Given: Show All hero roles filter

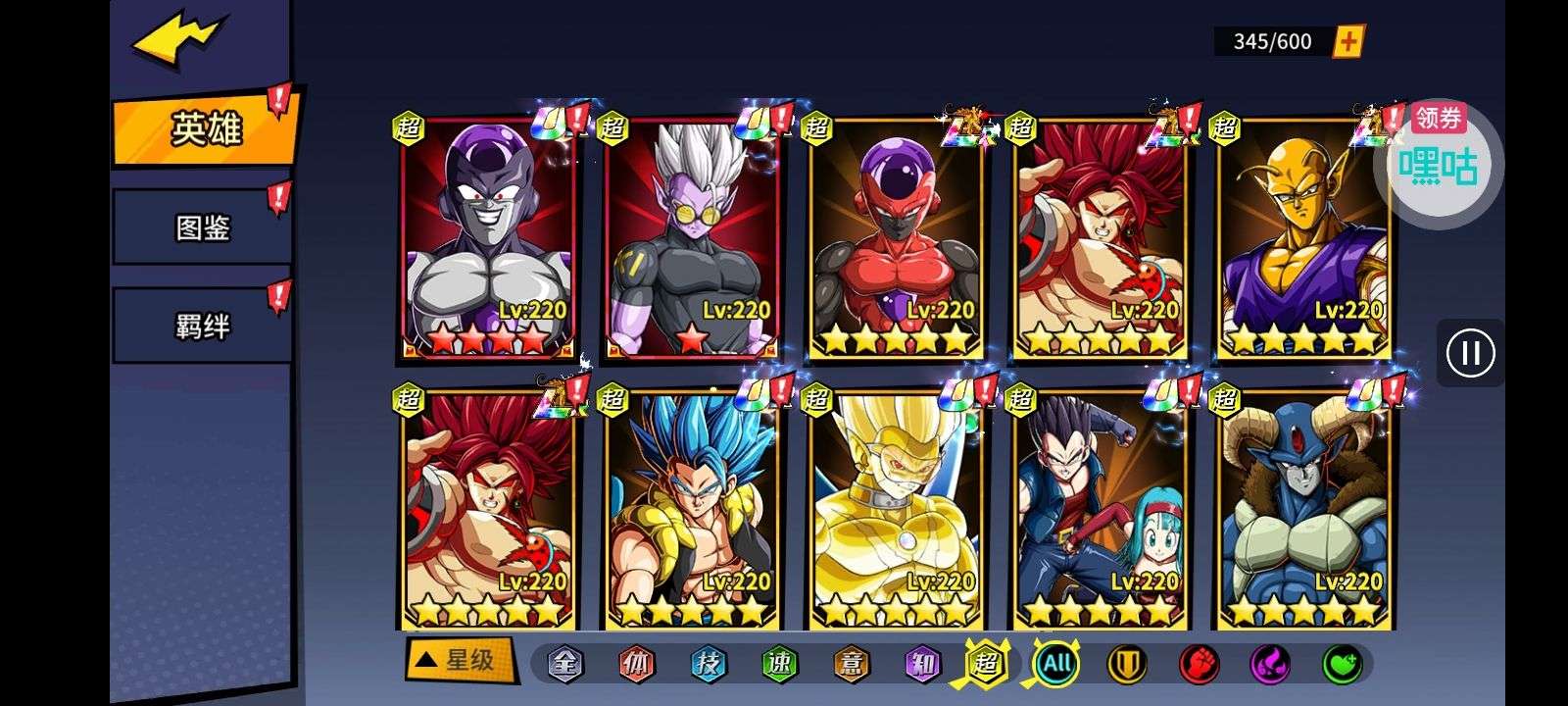Looking at the screenshot, I should point(1056,664).
